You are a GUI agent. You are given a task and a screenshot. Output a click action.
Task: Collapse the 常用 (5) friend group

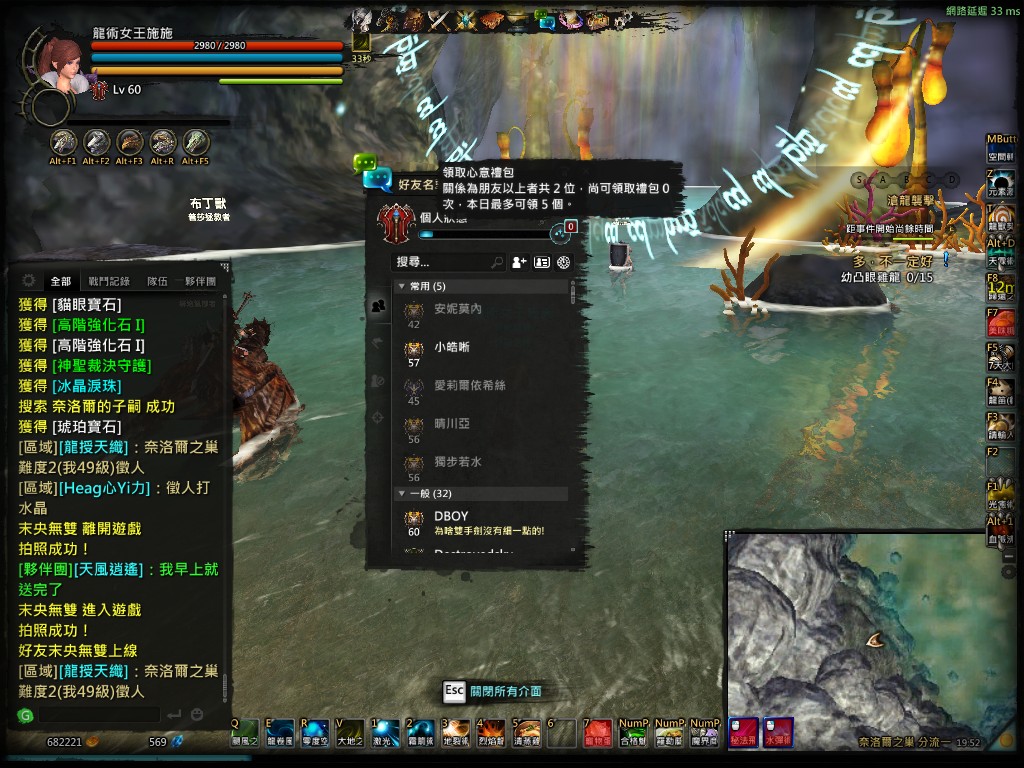[x=402, y=287]
